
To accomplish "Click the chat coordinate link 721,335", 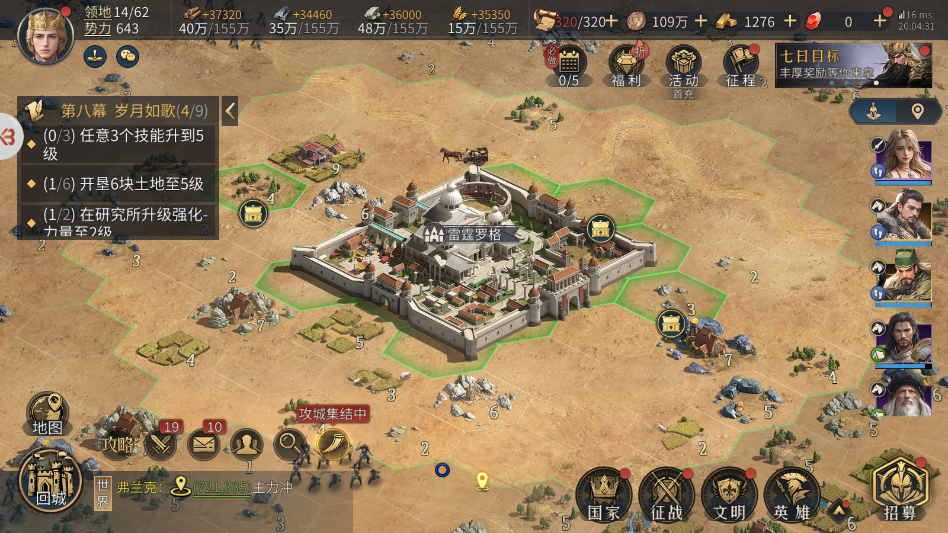I will click(221, 487).
